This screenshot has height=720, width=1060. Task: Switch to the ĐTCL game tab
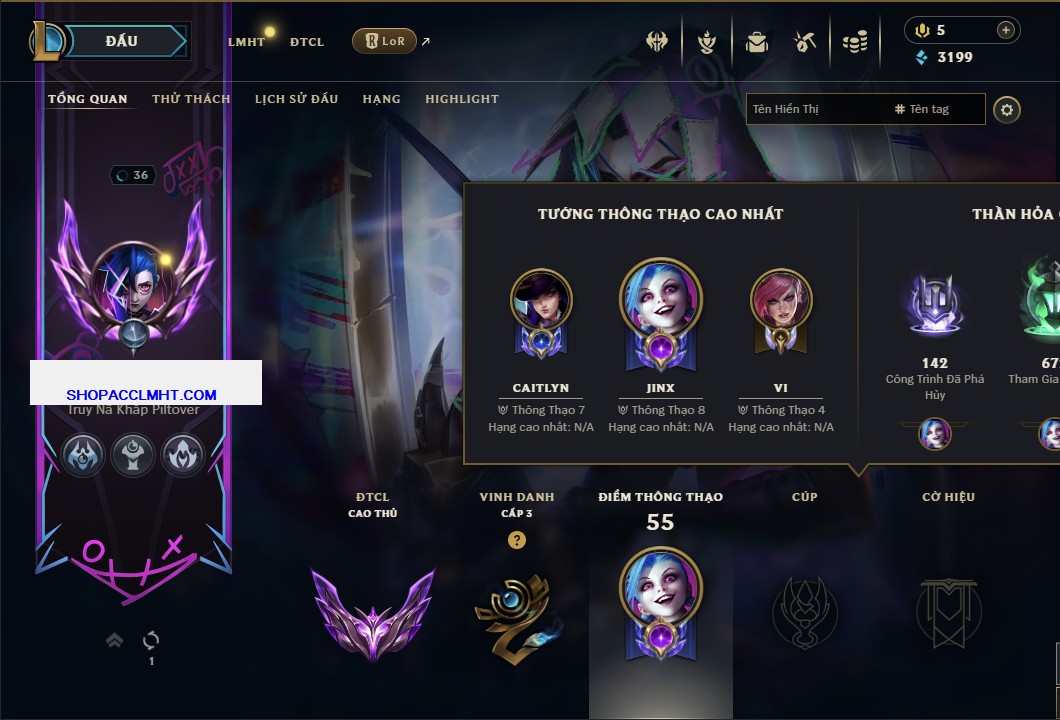coord(307,42)
